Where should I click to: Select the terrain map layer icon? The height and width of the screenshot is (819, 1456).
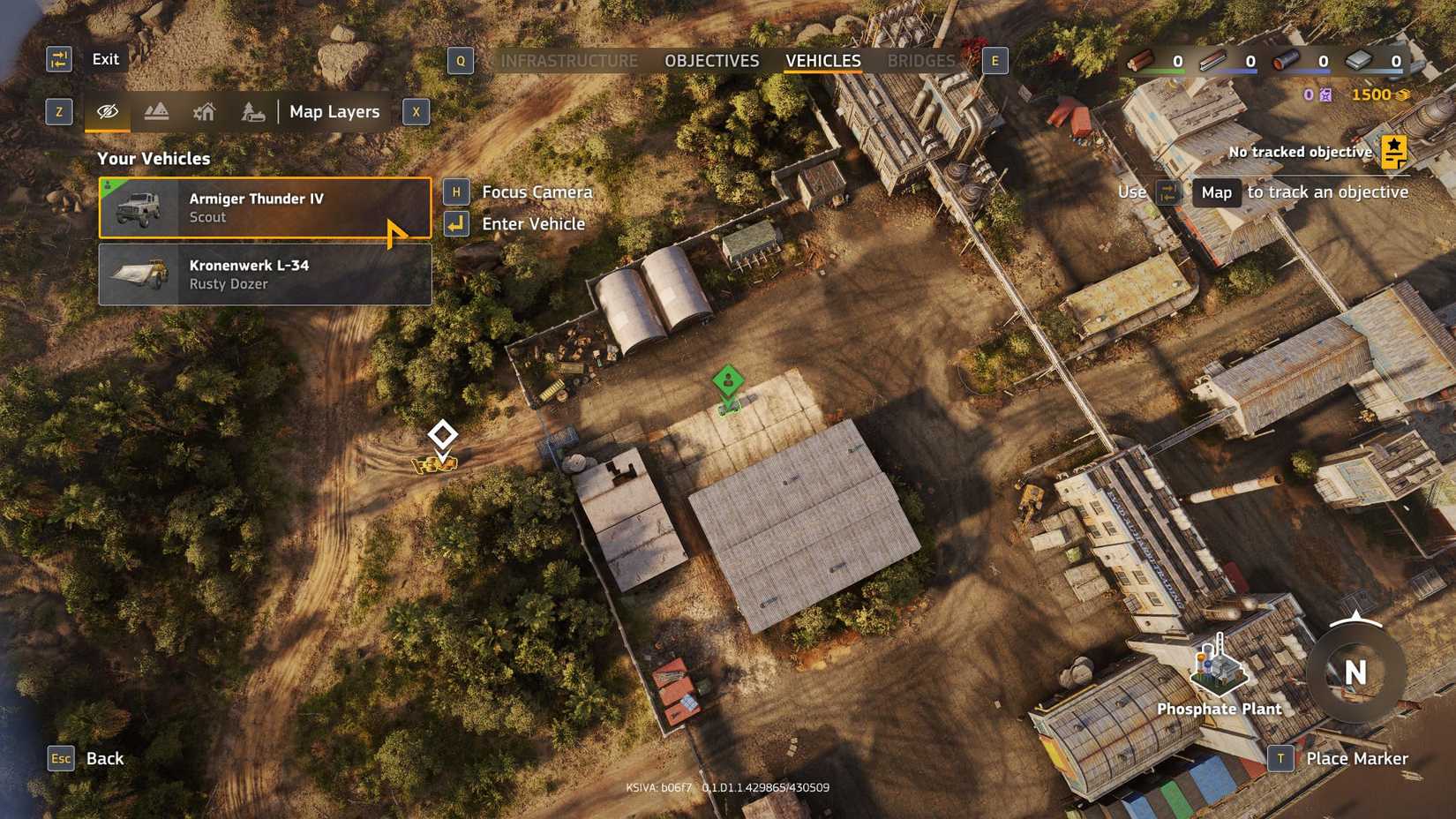(155, 111)
